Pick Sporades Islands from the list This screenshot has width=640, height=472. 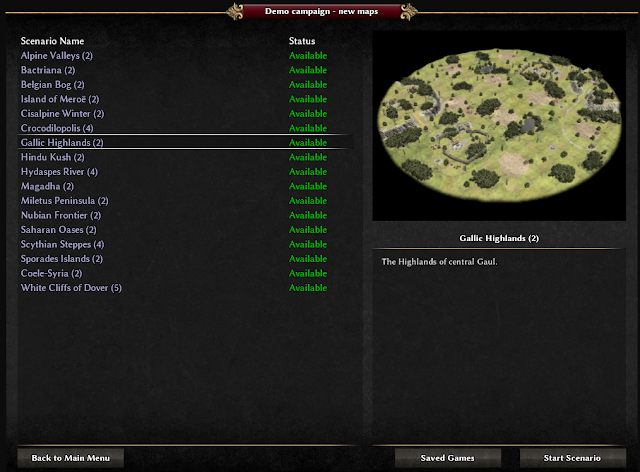[62, 259]
